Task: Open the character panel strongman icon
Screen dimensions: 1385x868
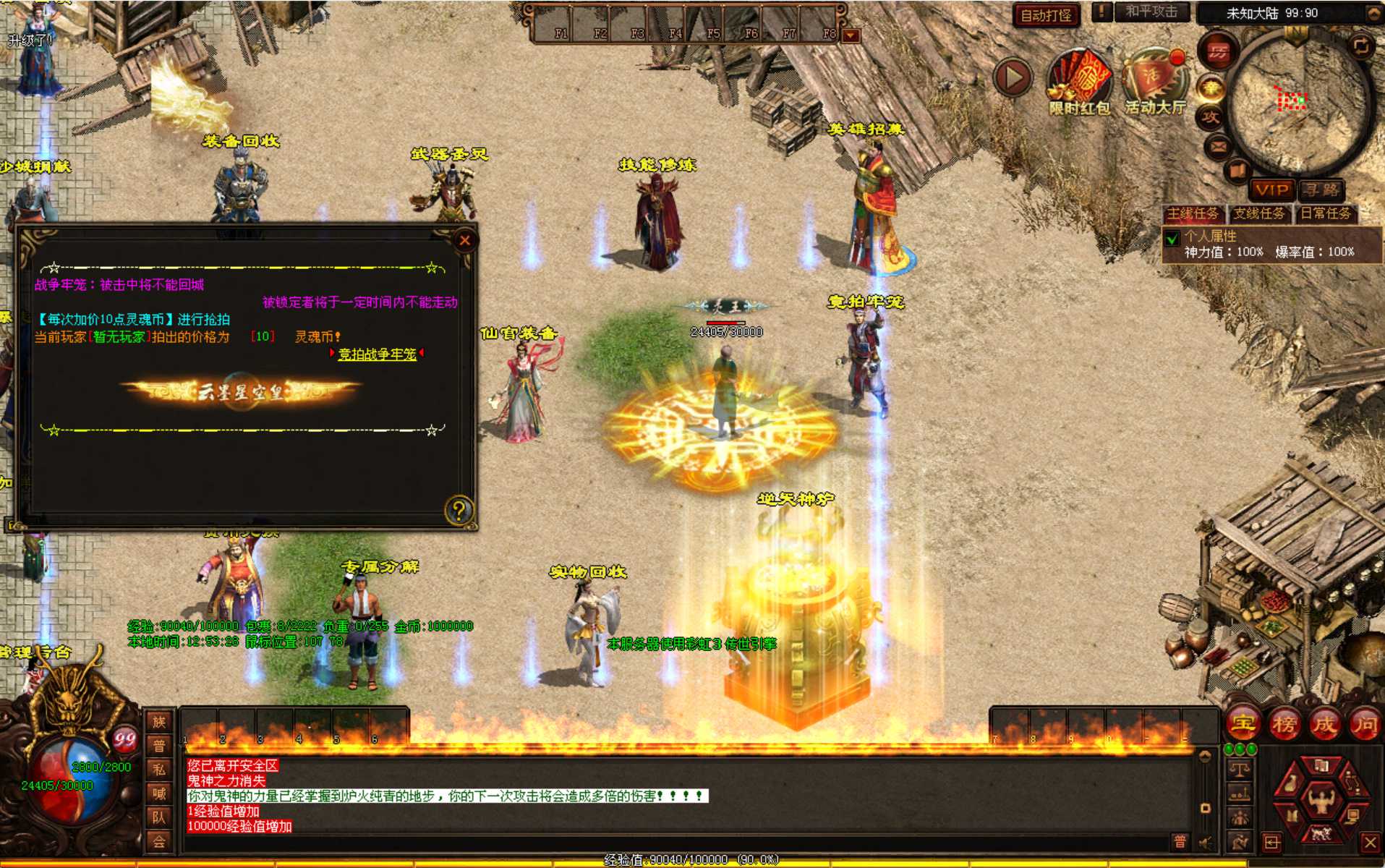Action: point(1321,800)
